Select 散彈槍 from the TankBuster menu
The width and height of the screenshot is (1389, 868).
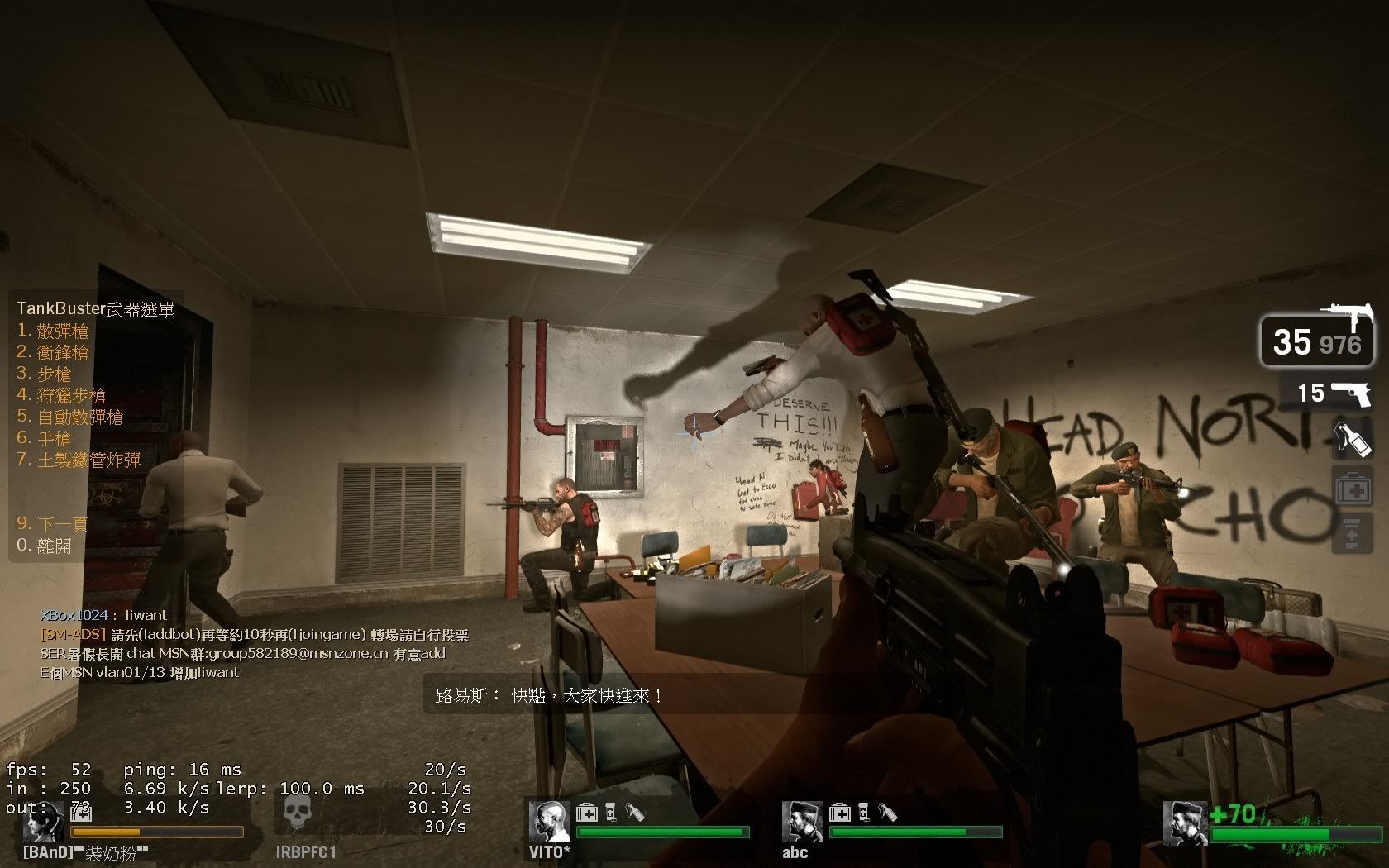[54, 331]
